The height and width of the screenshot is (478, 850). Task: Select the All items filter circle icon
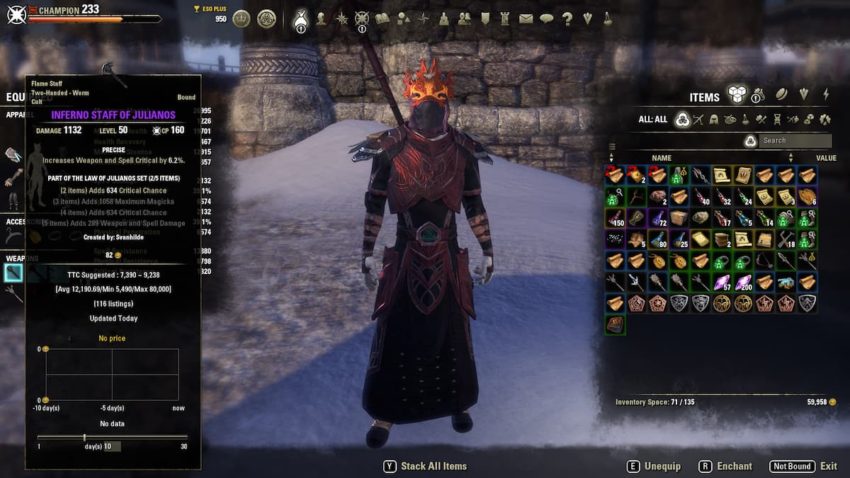683,119
